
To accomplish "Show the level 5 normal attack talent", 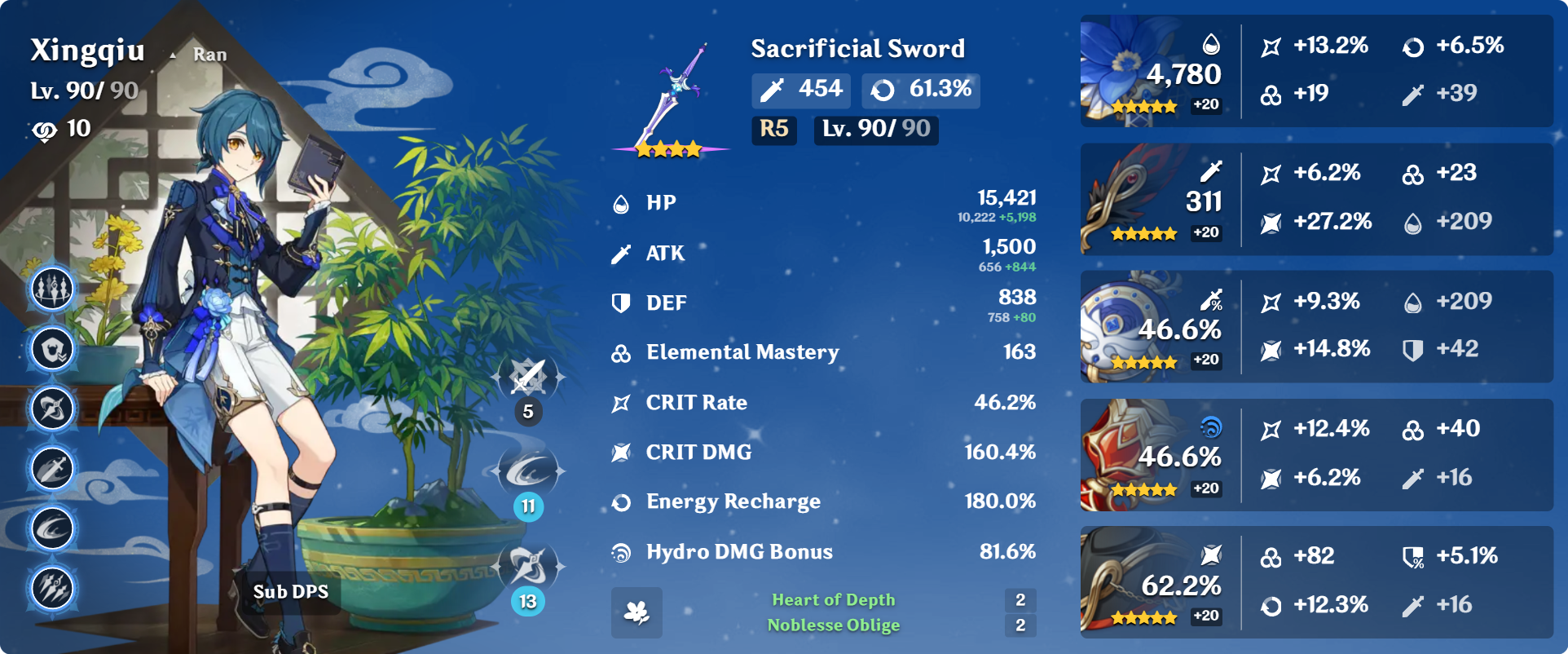I will point(529,378).
